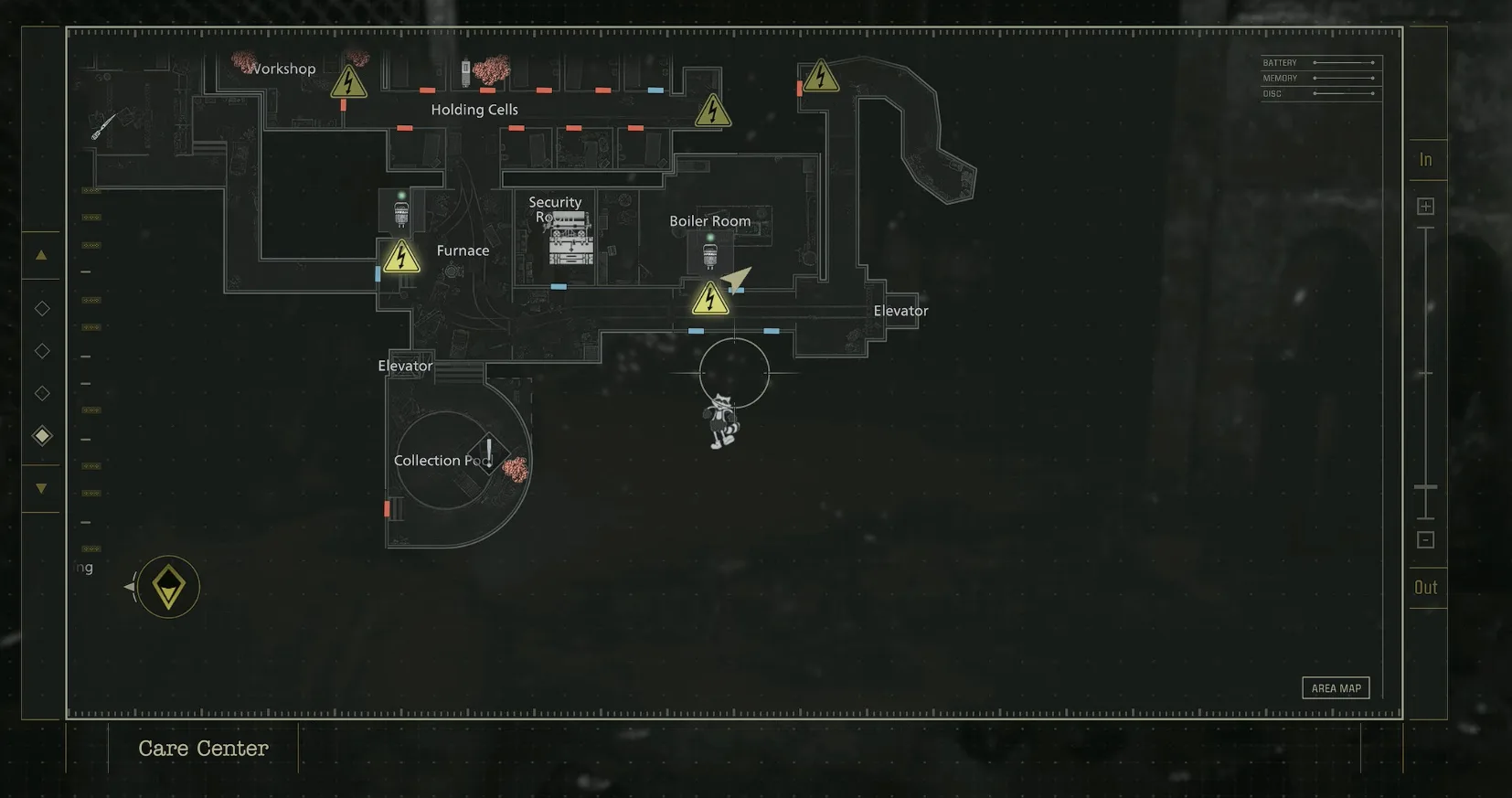Switch to the Area Map view
This screenshot has width=1512, height=798.
pyautogui.click(x=1336, y=687)
